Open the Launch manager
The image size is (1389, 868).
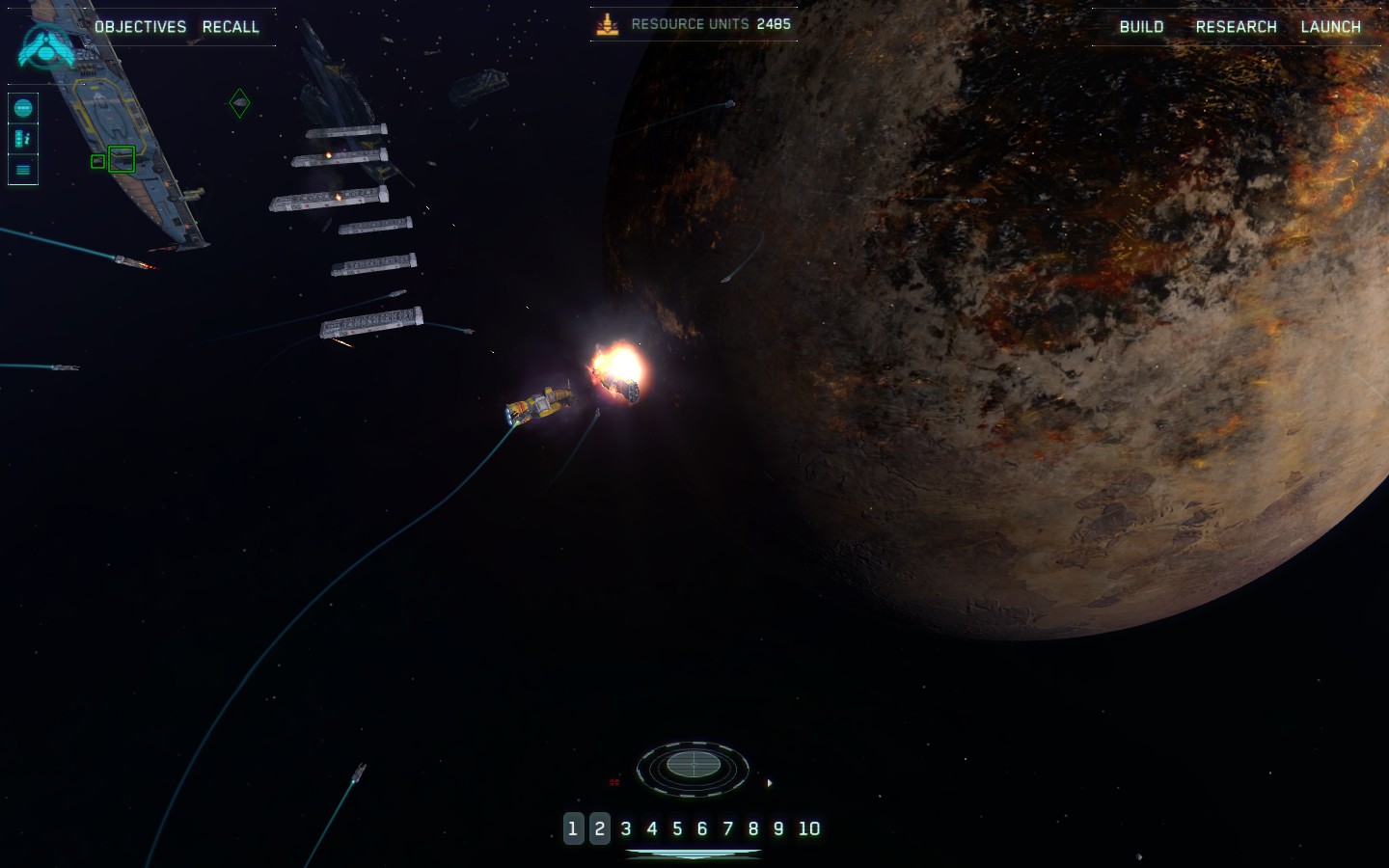1330,27
